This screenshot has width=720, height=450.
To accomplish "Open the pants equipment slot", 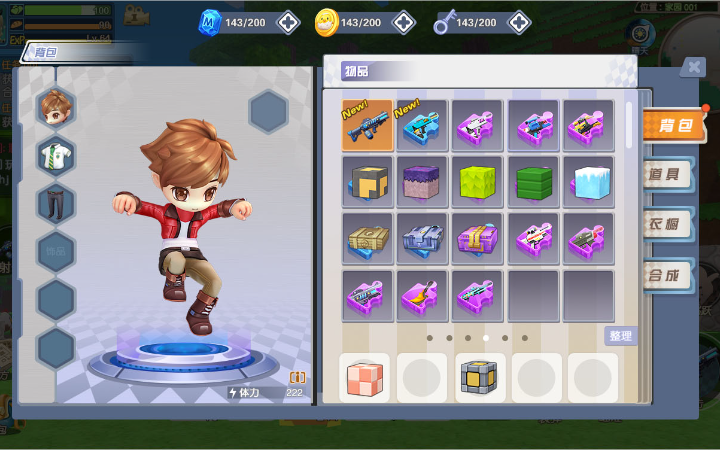I will point(56,203).
